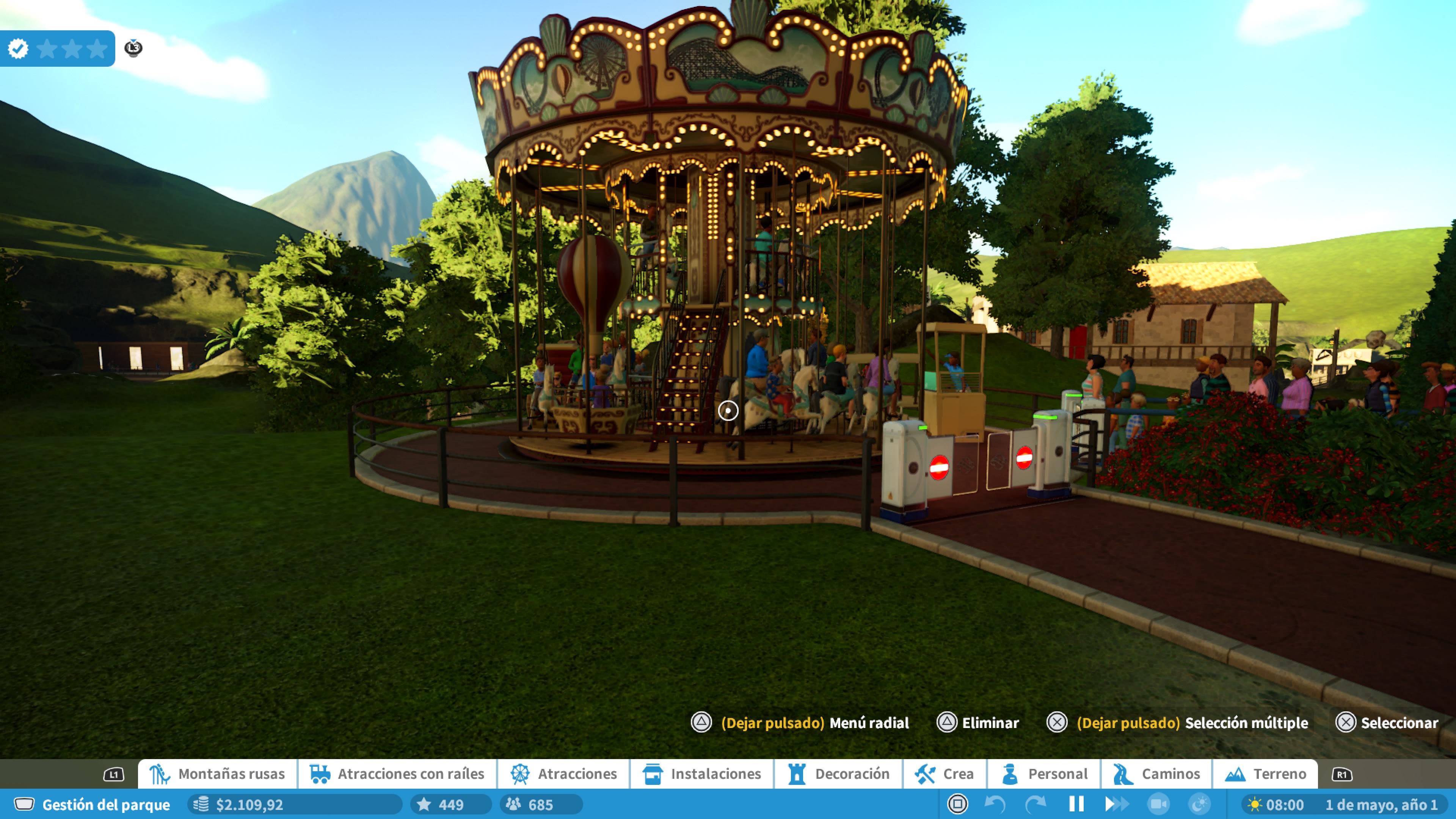The image size is (1456, 819).
Task: Open Gestión del parque menu
Action: click(x=93, y=804)
